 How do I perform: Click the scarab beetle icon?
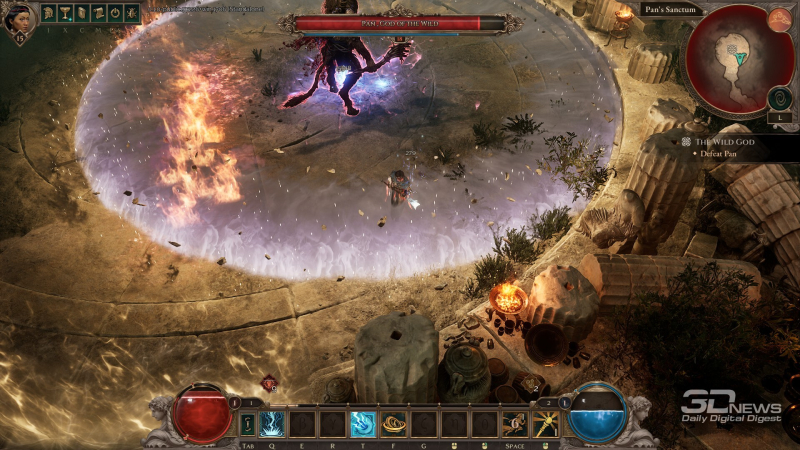[x=132, y=14]
